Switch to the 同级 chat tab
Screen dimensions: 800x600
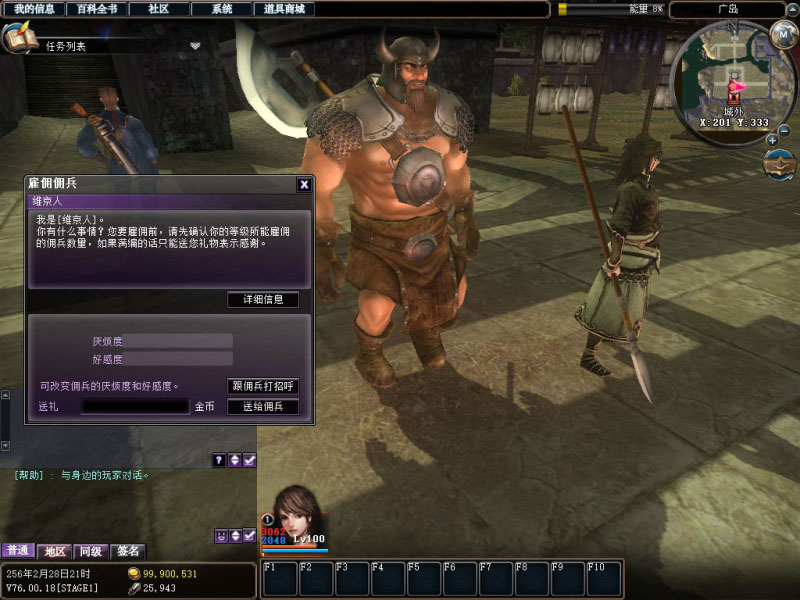(91, 551)
